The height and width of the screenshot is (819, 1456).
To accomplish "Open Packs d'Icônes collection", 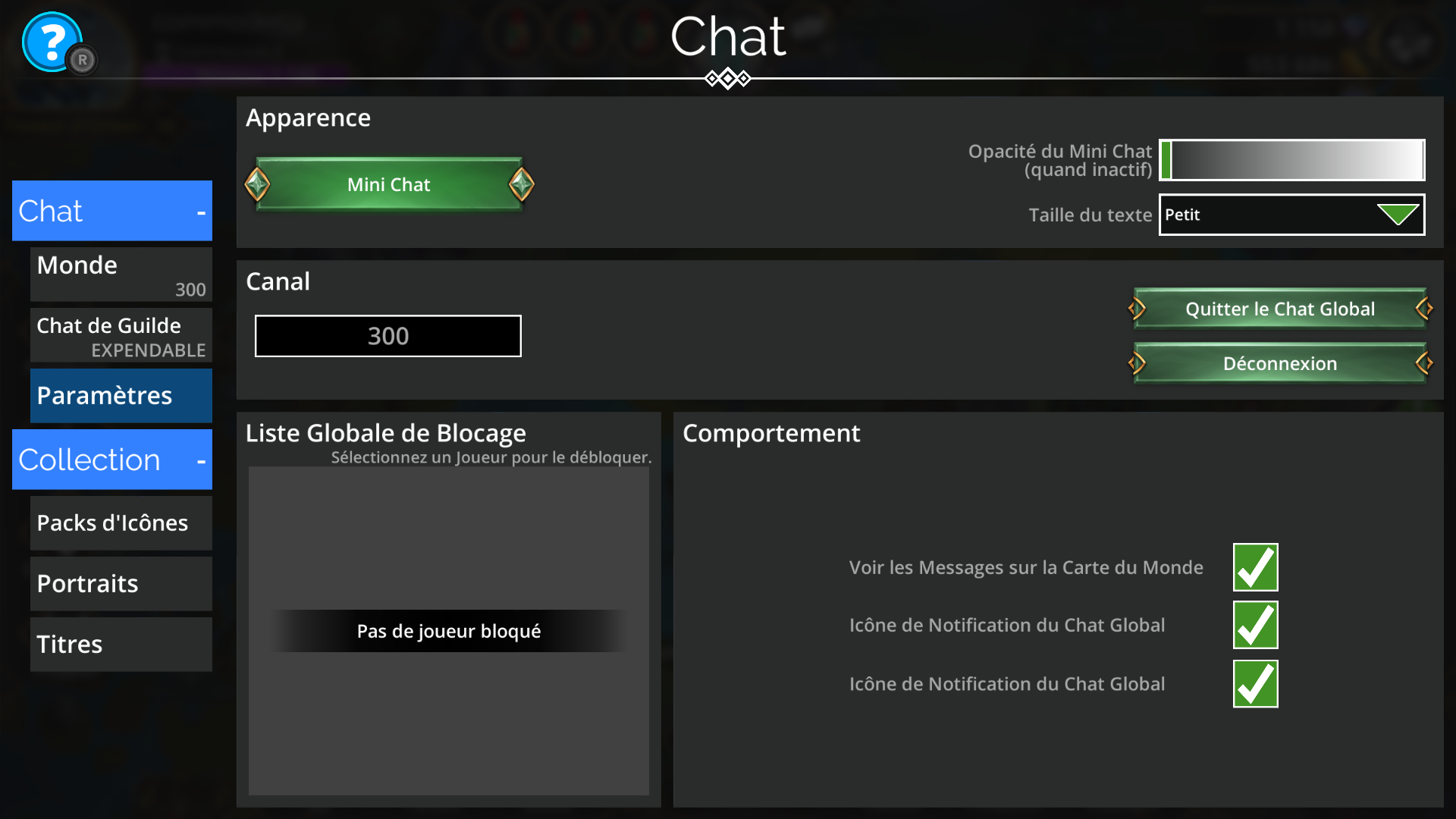I will click(x=121, y=523).
